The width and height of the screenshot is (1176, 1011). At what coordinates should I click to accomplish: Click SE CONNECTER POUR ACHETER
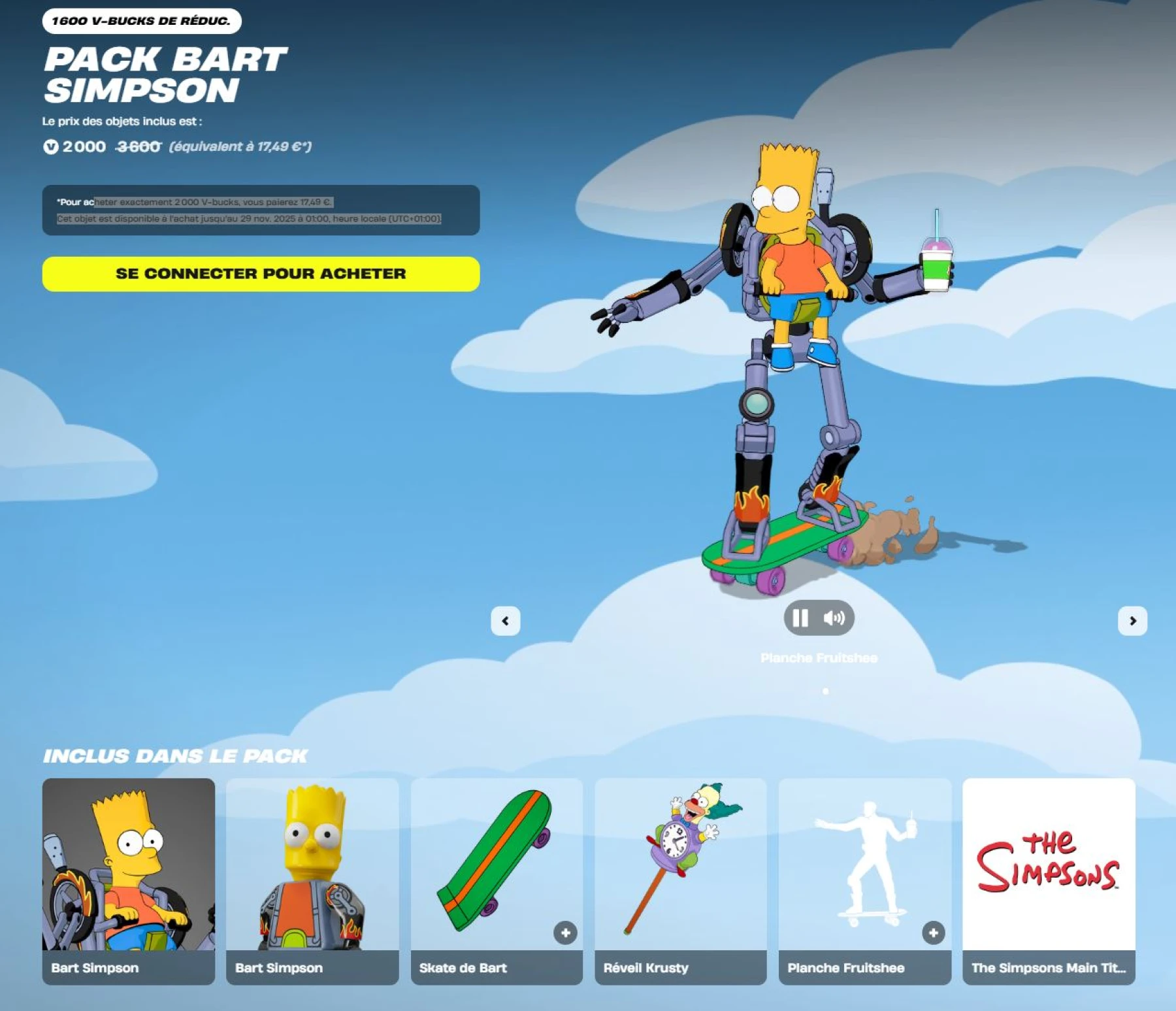(x=261, y=274)
